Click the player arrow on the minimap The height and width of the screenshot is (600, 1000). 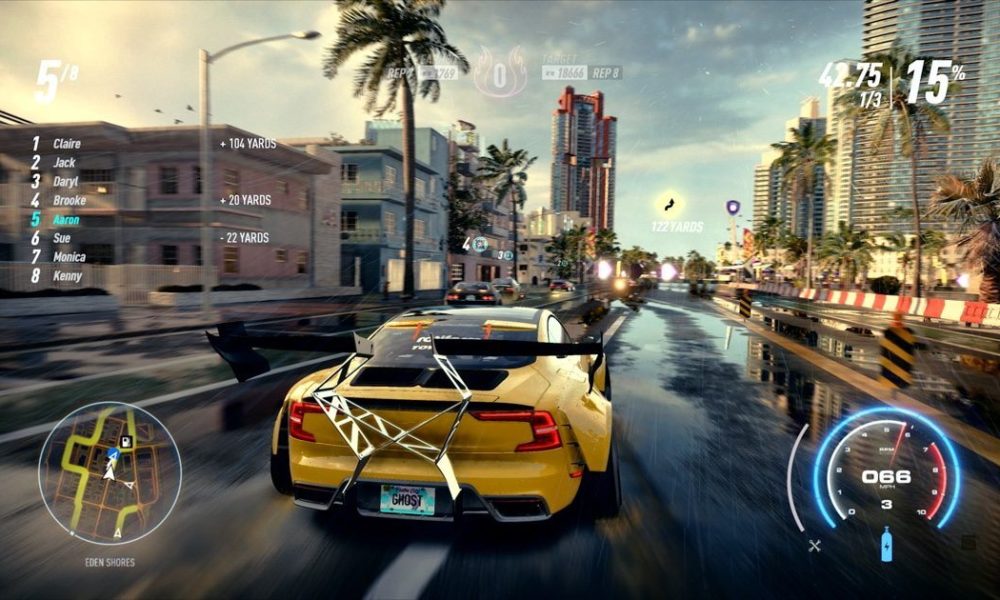(x=112, y=455)
